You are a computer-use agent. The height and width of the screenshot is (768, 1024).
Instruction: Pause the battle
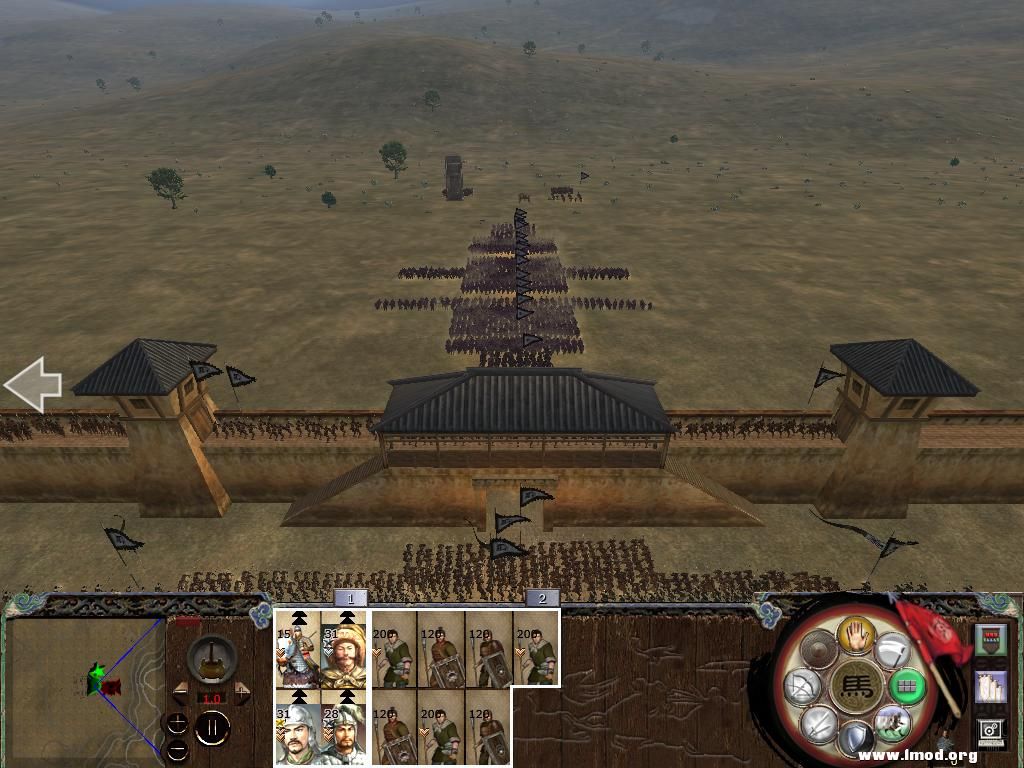pyautogui.click(x=212, y=727)
